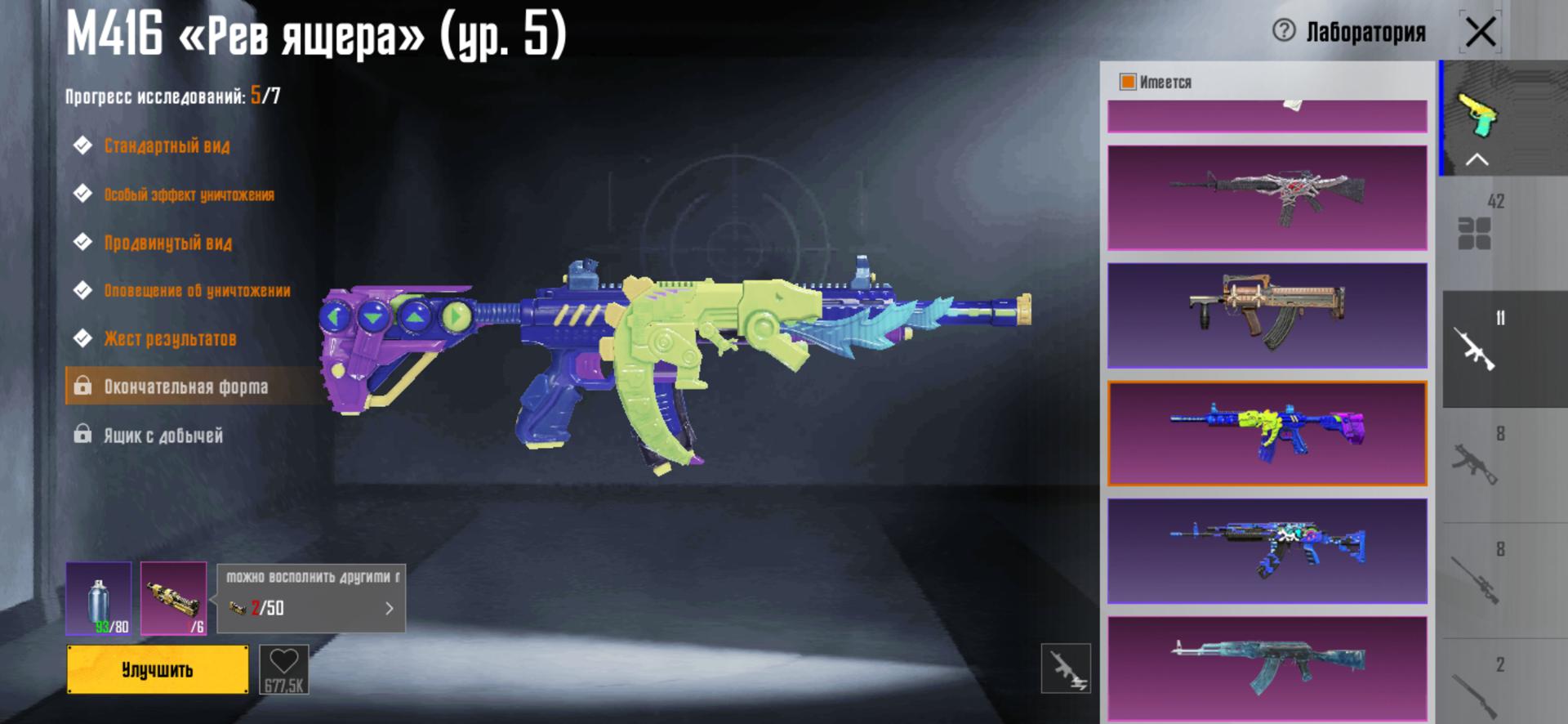1568x724 pixels.
Task: Select the Стандартный вид research stage
Action: [x=167, y=146]
